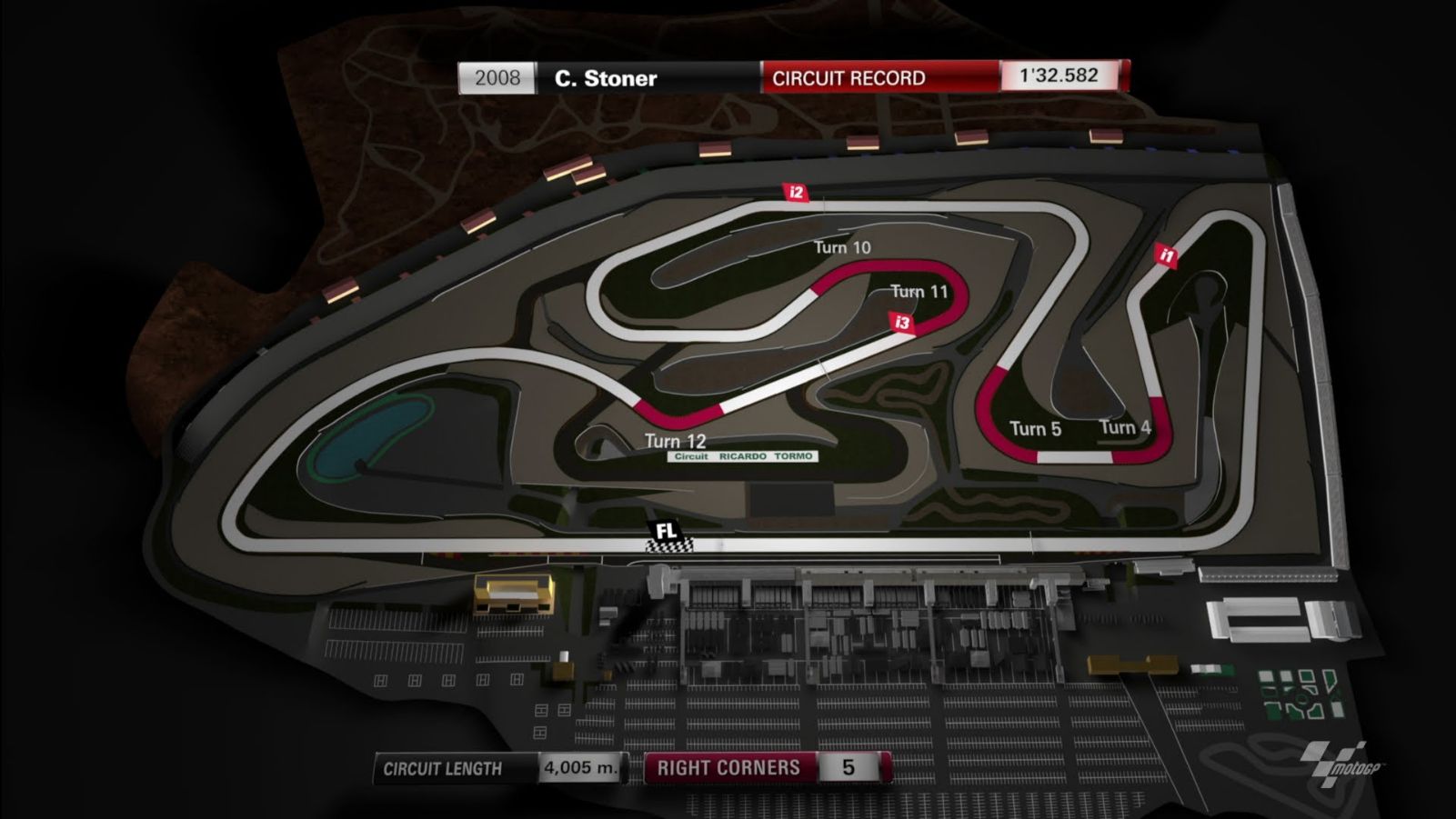Select the i2 sector marker
Screen dimensions: 1456x819
click(x=796, y=192)
